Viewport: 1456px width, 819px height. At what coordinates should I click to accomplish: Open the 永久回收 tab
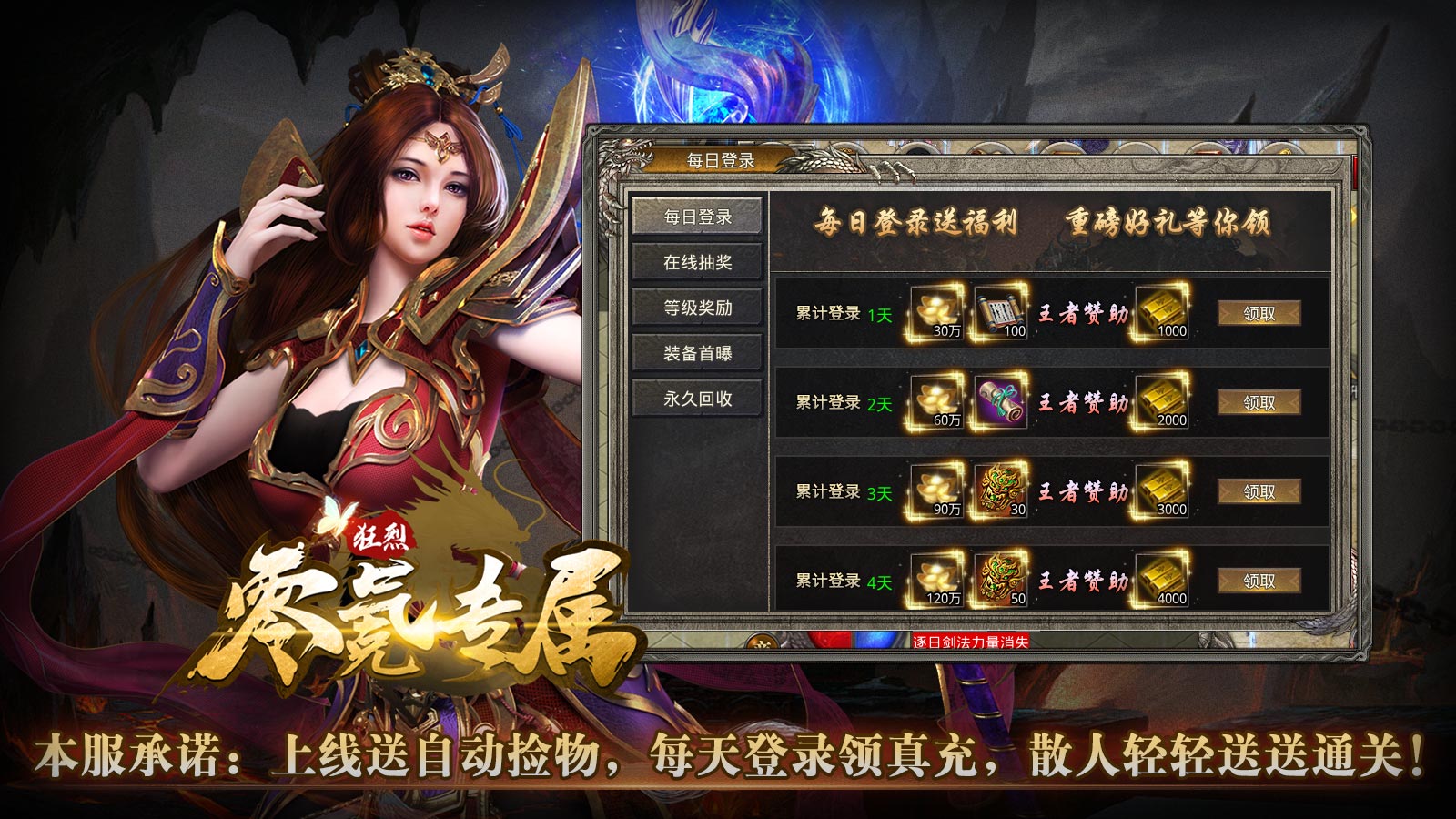click(x=698, y=398)
